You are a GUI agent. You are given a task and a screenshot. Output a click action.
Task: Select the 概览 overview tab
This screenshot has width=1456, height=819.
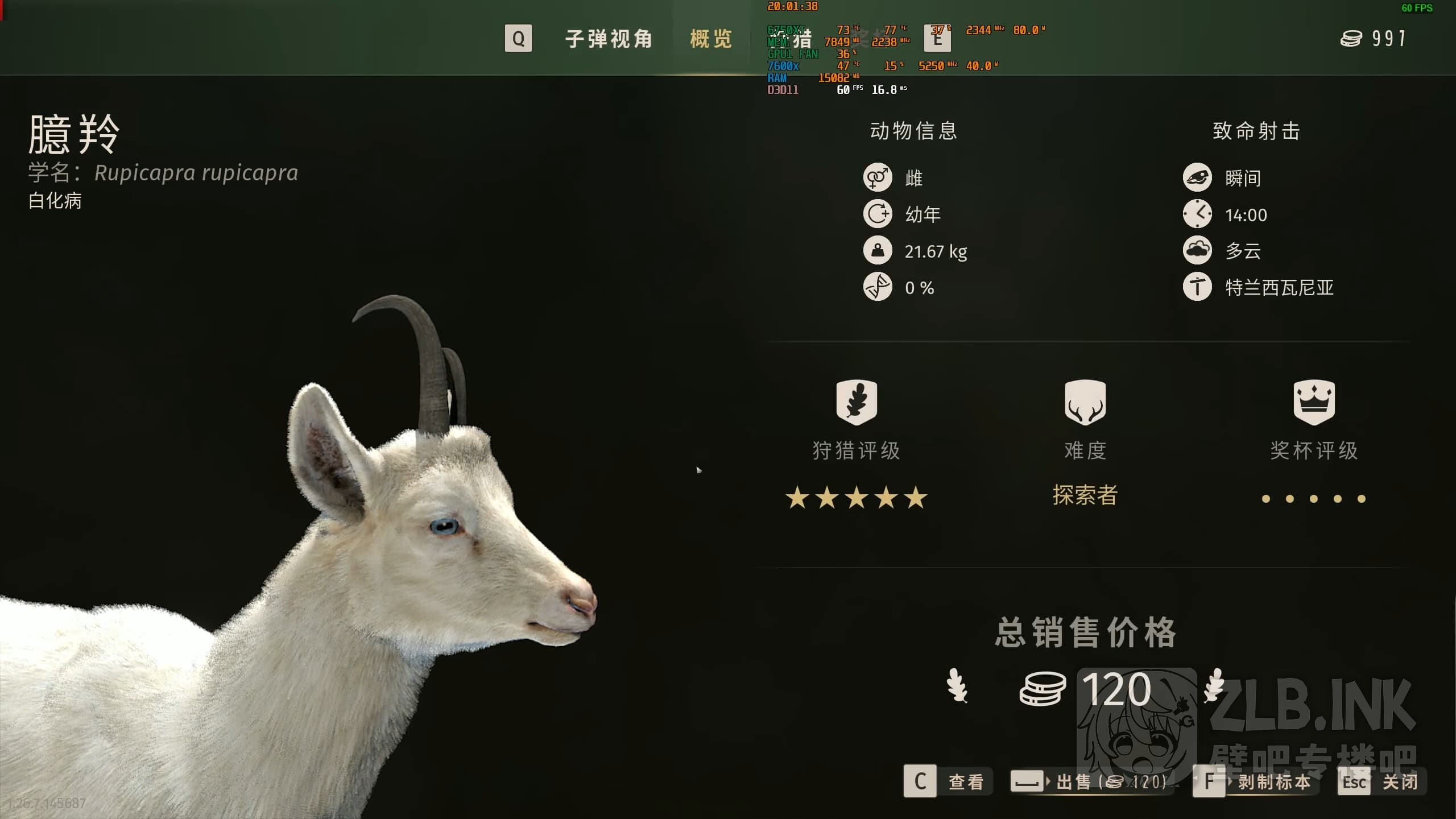tap(711, 39)
